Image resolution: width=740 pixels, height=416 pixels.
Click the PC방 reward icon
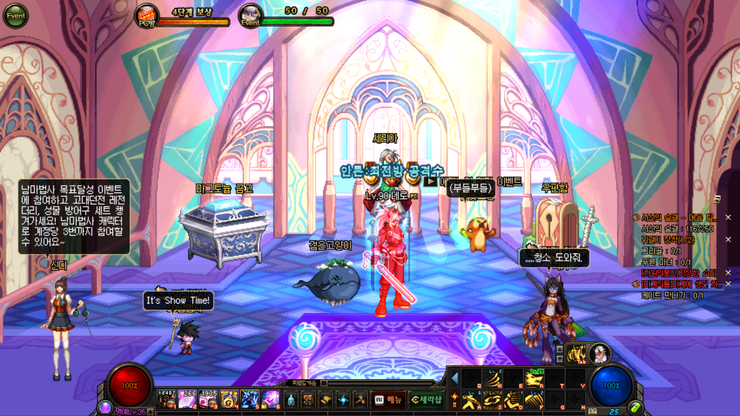[x=147, y=15]
